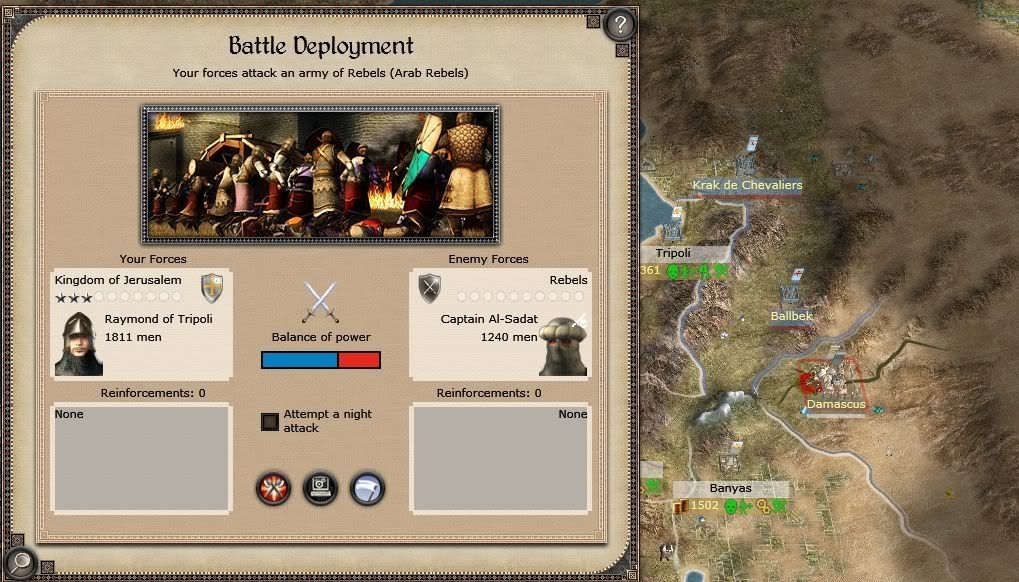Choose the Krak de Chevaliers map label

(747, 185)
